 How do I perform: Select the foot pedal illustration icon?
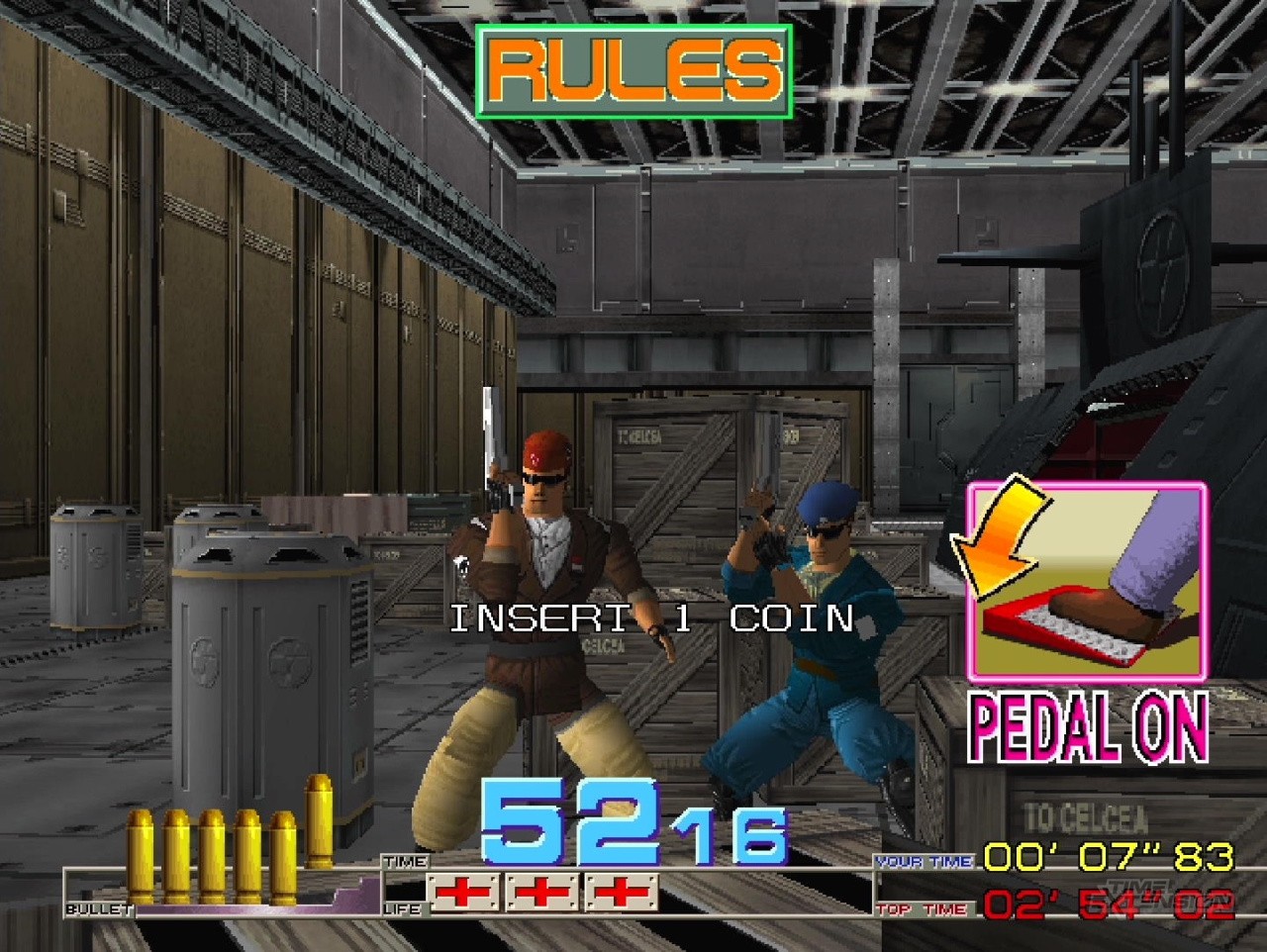(x=1087, y=581)
